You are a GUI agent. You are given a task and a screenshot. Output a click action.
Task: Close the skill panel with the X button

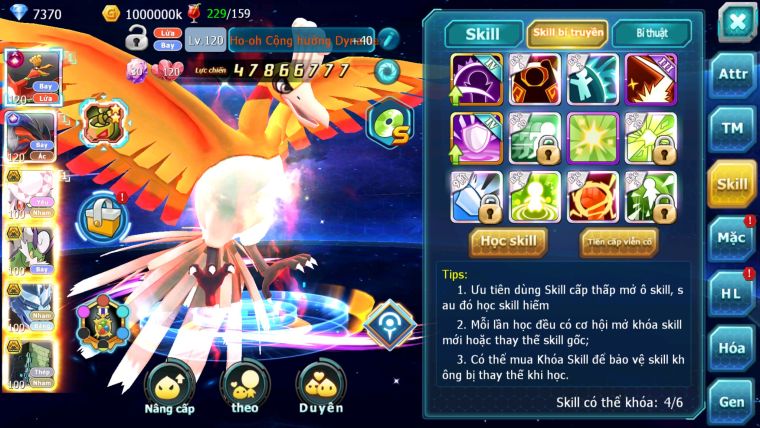click(736, 22)
